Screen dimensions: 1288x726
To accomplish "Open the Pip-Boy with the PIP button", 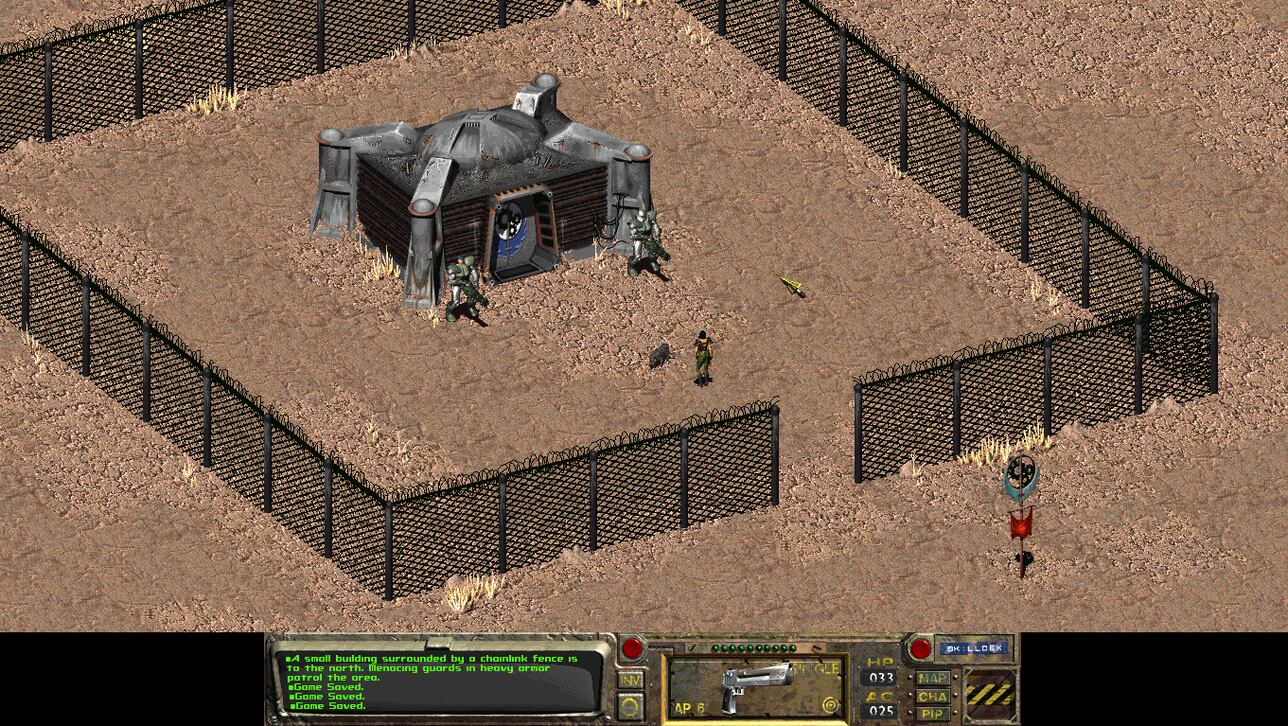I will 932,713.
